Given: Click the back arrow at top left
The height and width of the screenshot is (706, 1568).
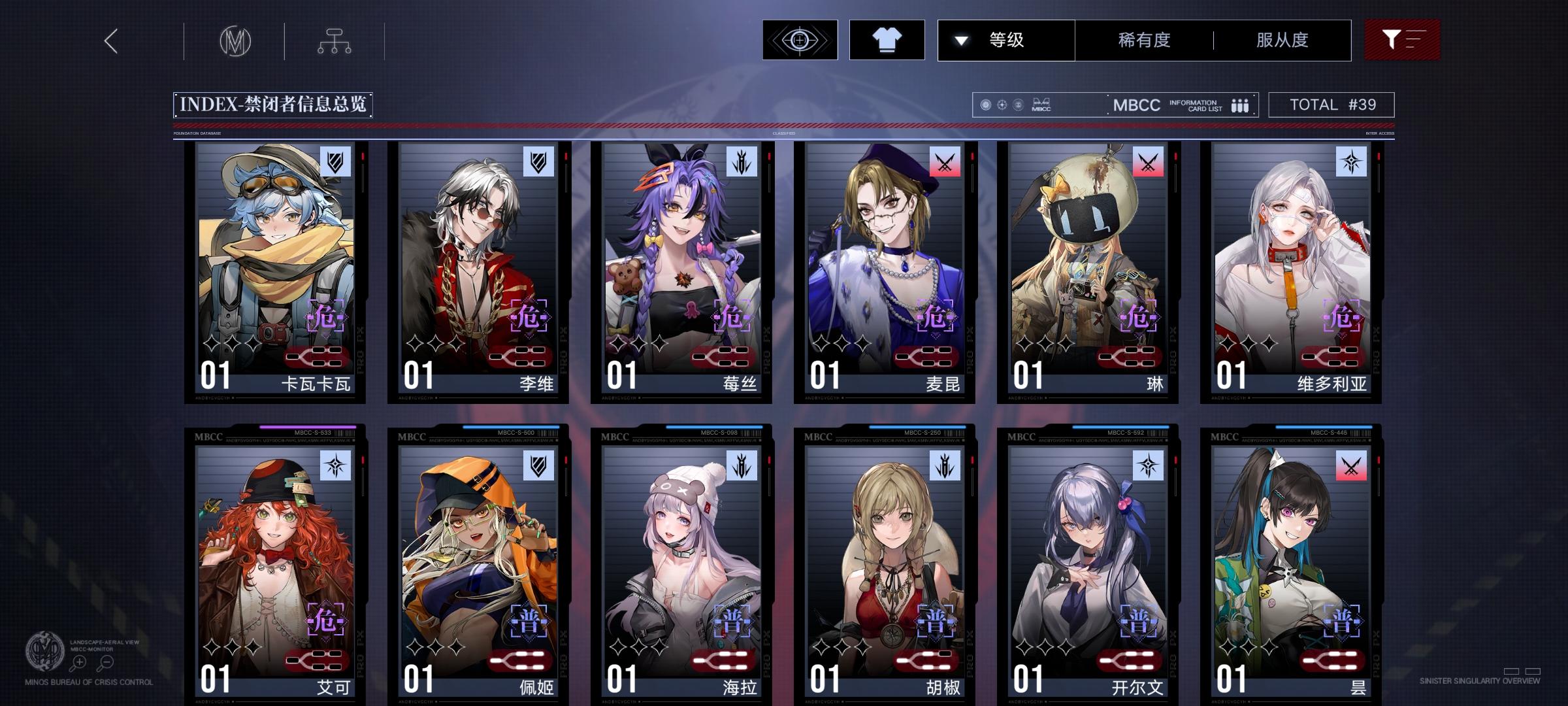Looking at the screenshot, I should (110, 41).
